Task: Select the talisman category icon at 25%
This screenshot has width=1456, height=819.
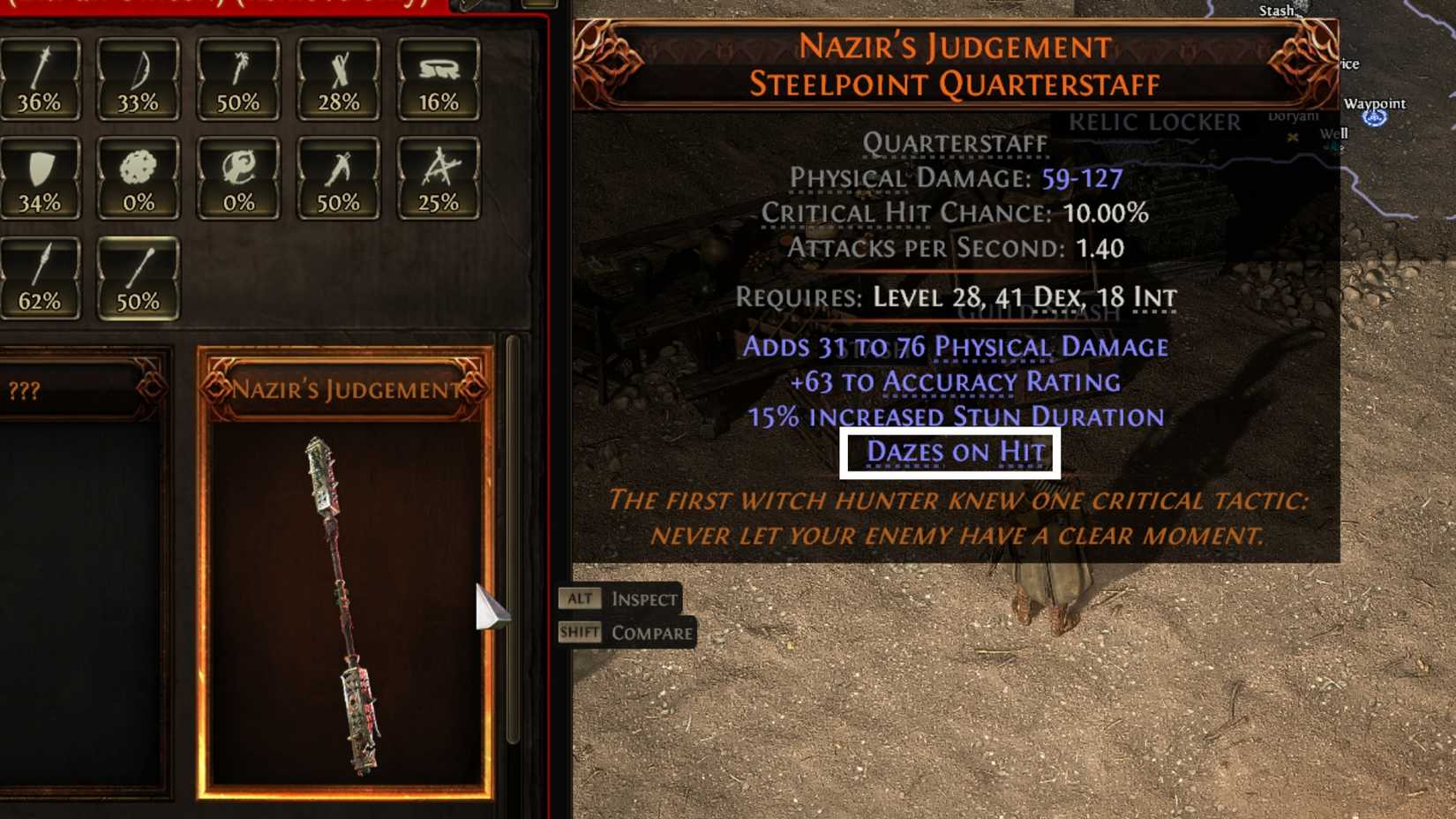Action: point(439,177)
